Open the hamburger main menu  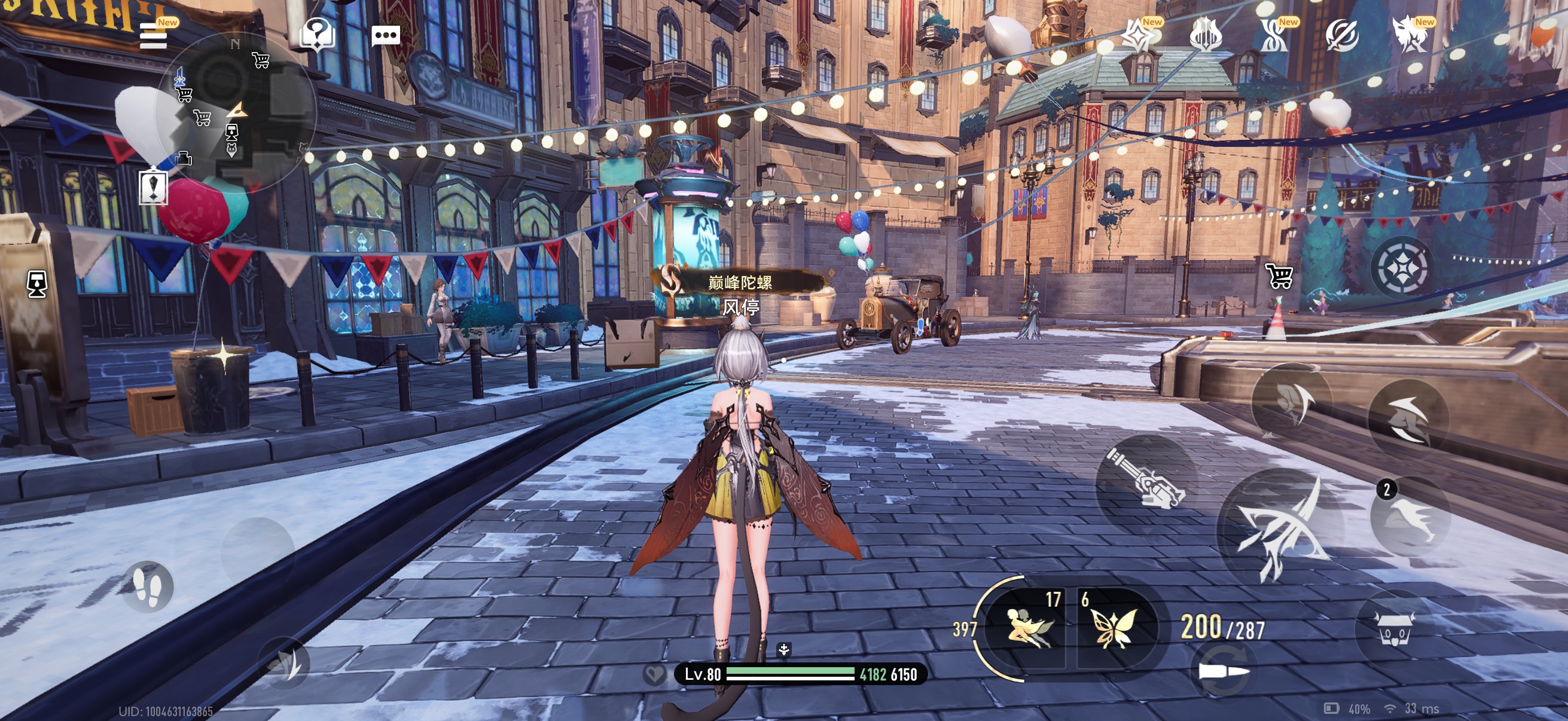coord(153,35)
